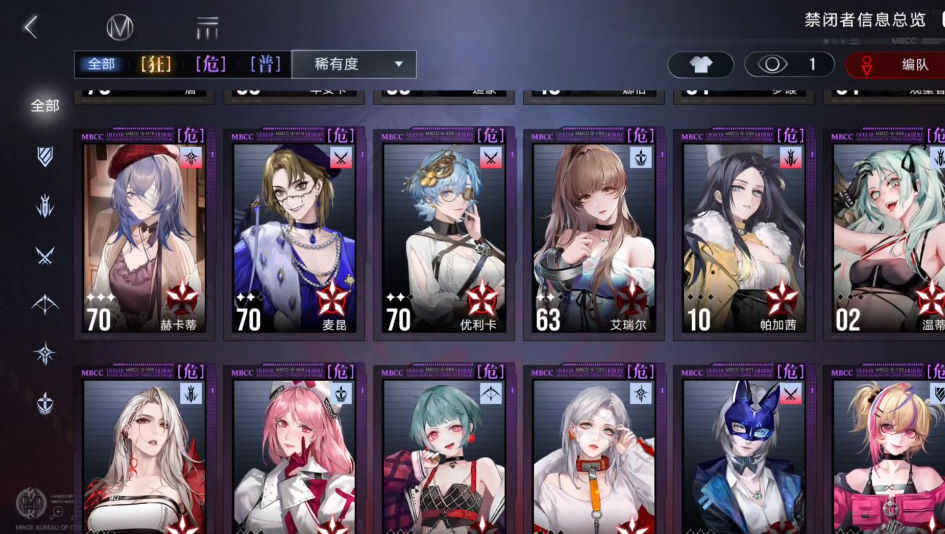This screenshot has height=534, width=945.
Task: Open the 稀有度 sort dropdown
Action: click(354, 64)
